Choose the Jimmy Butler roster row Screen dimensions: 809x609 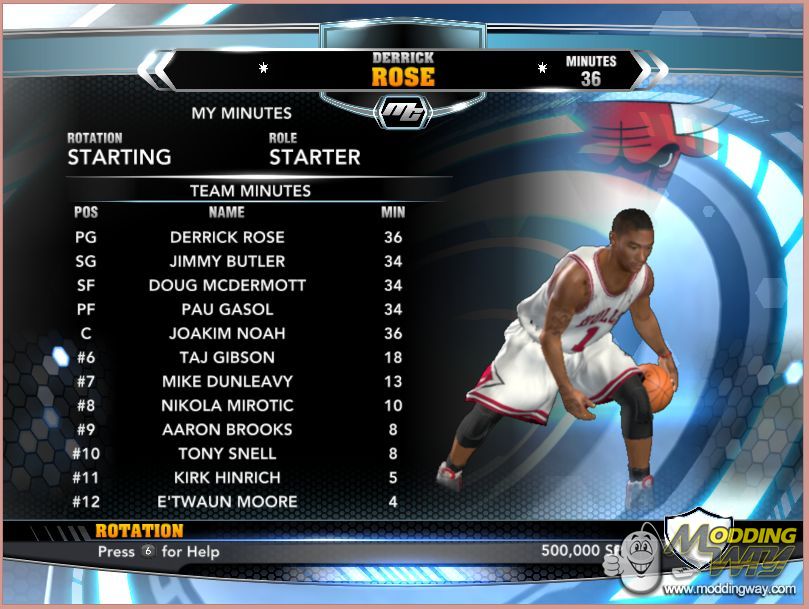coord(227,261)
